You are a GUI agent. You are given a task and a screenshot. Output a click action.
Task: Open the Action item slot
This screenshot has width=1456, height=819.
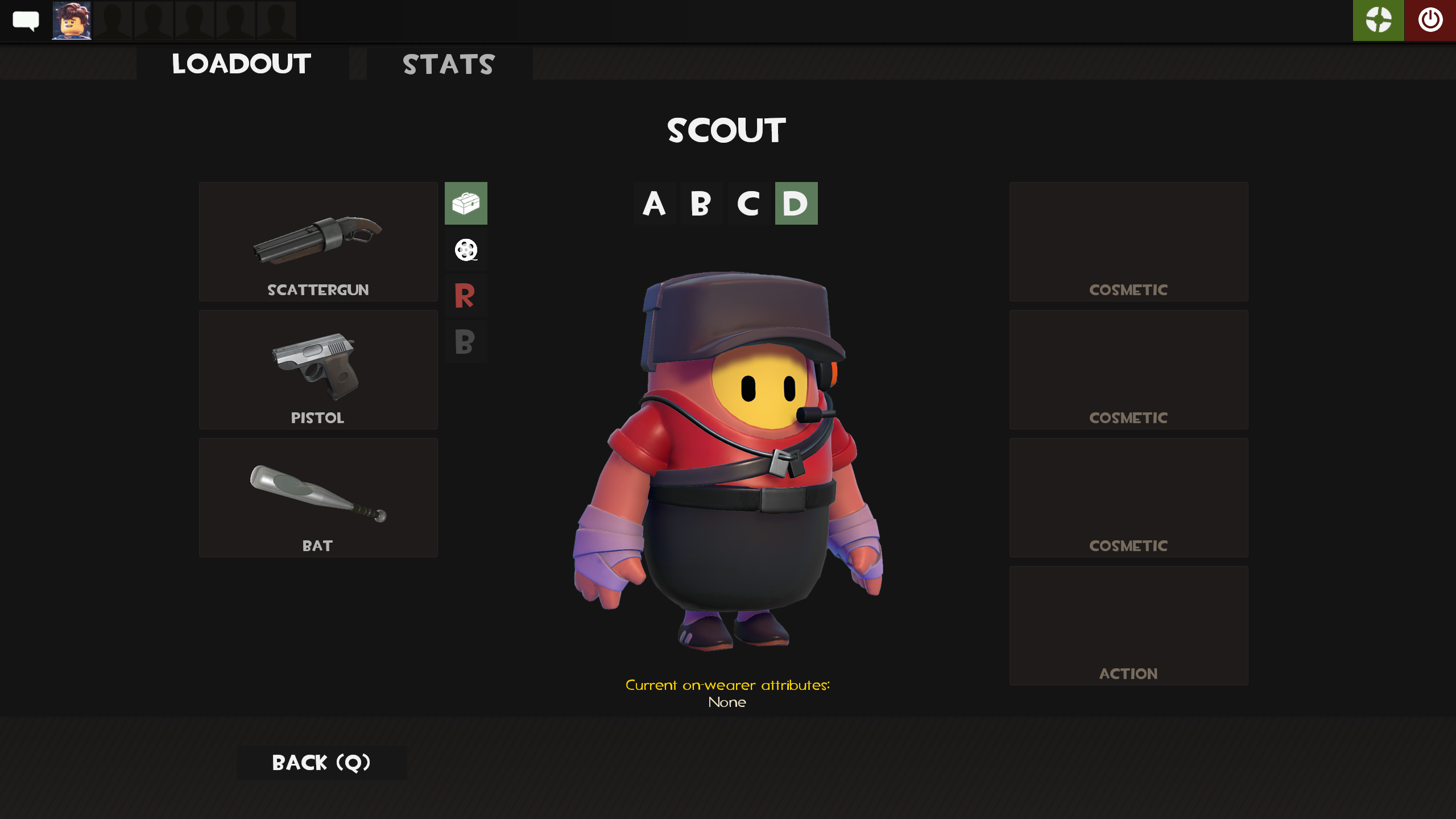point(1128,626)
